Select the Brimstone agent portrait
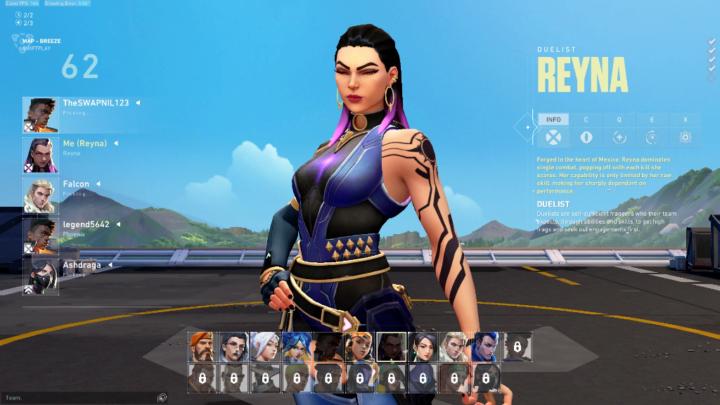Image resolution: width=720 pixels, height=405 pixels. (x=201, y=346)
